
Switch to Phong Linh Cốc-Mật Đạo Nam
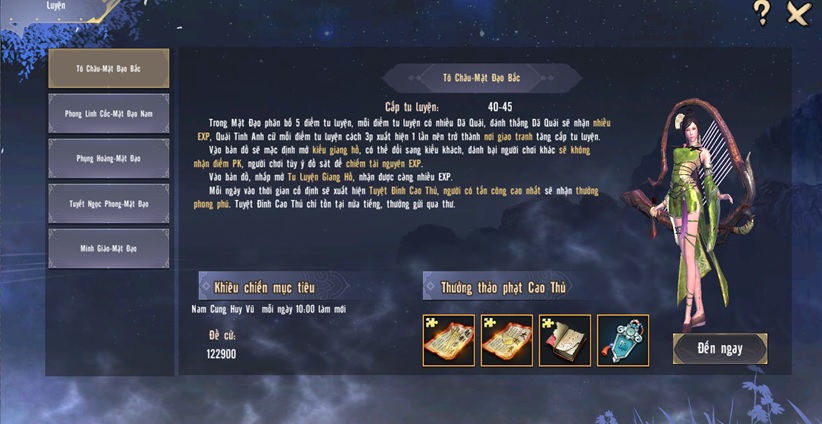[109, 113]
